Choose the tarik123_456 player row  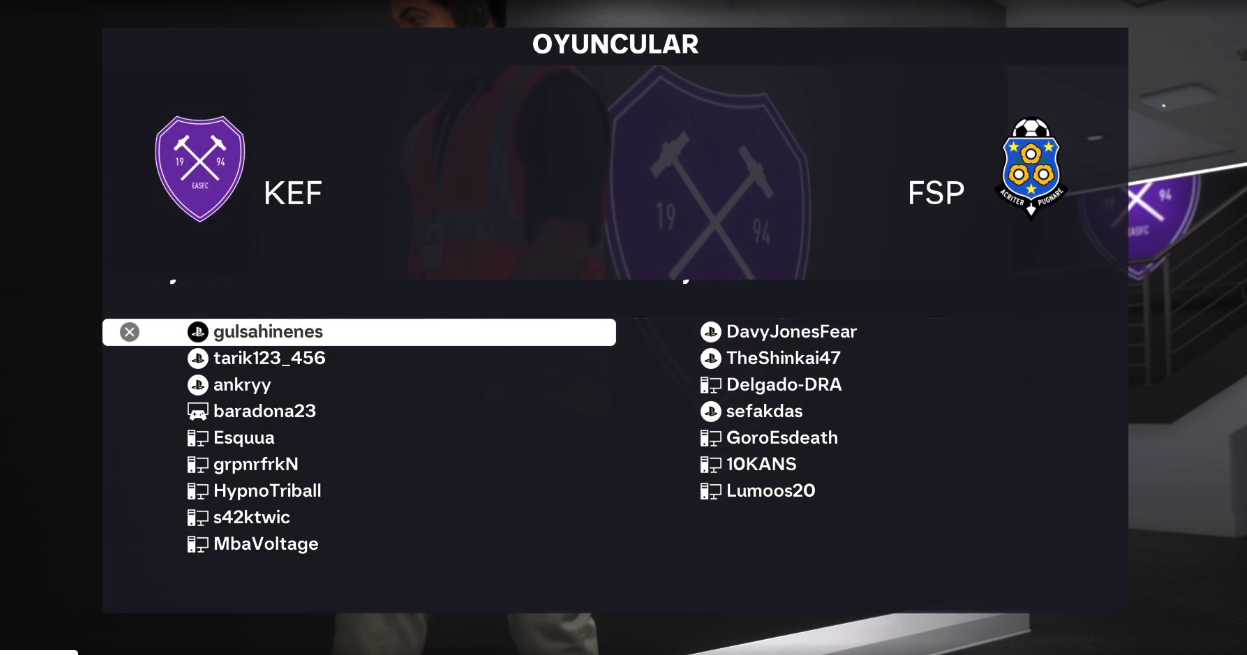tap(269, 358)
